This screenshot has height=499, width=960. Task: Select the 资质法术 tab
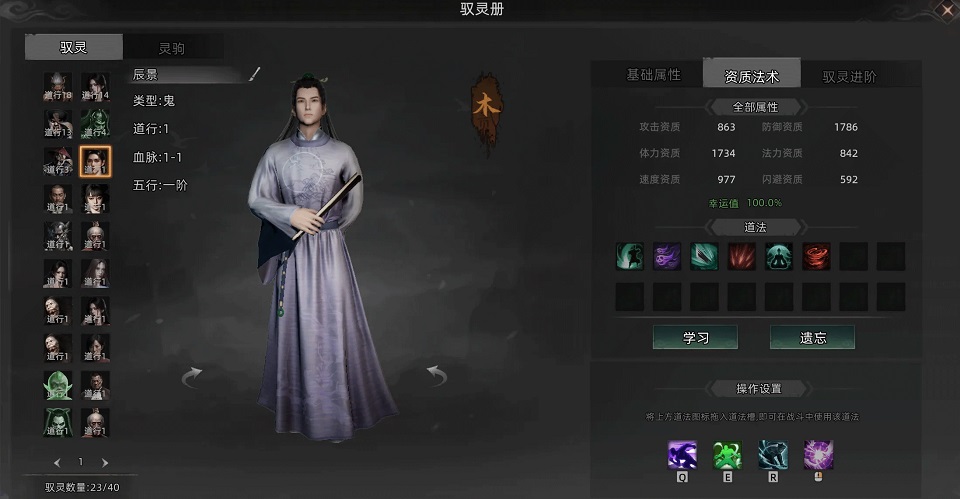(x=750, y=75)
